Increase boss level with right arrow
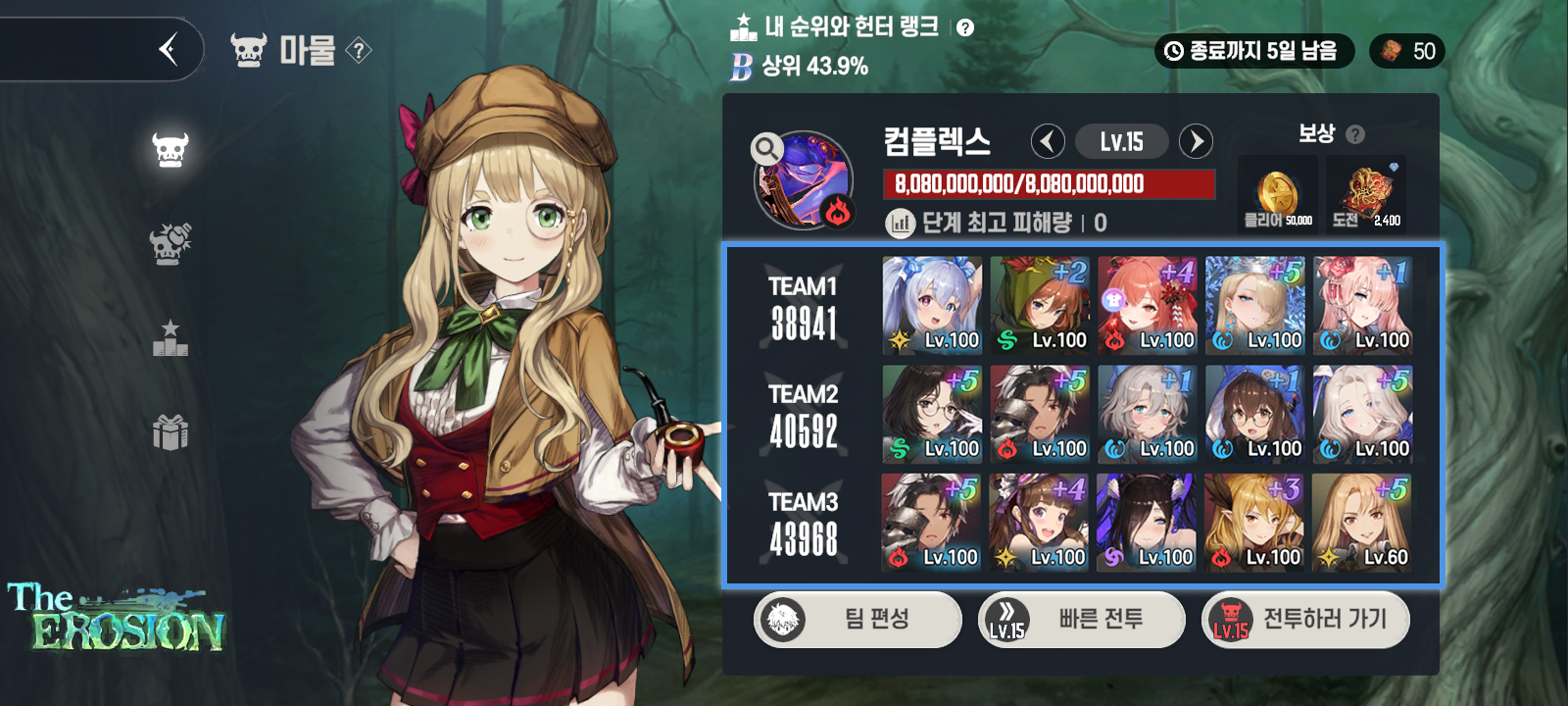Viewport: 1568px width, 706px height. pyautogui.click(x=1196, y=141)
